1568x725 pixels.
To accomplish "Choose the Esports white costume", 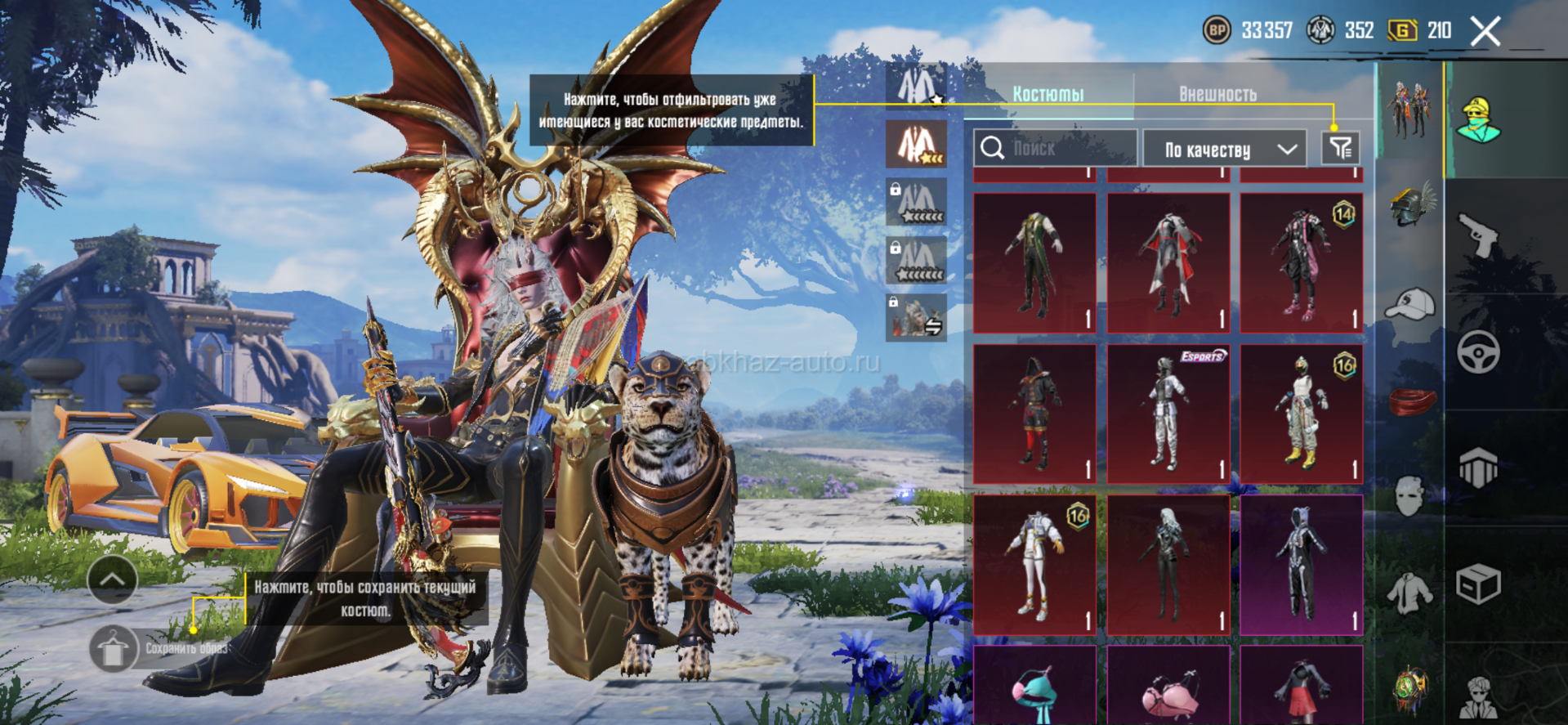I will tap(1168, 414).
